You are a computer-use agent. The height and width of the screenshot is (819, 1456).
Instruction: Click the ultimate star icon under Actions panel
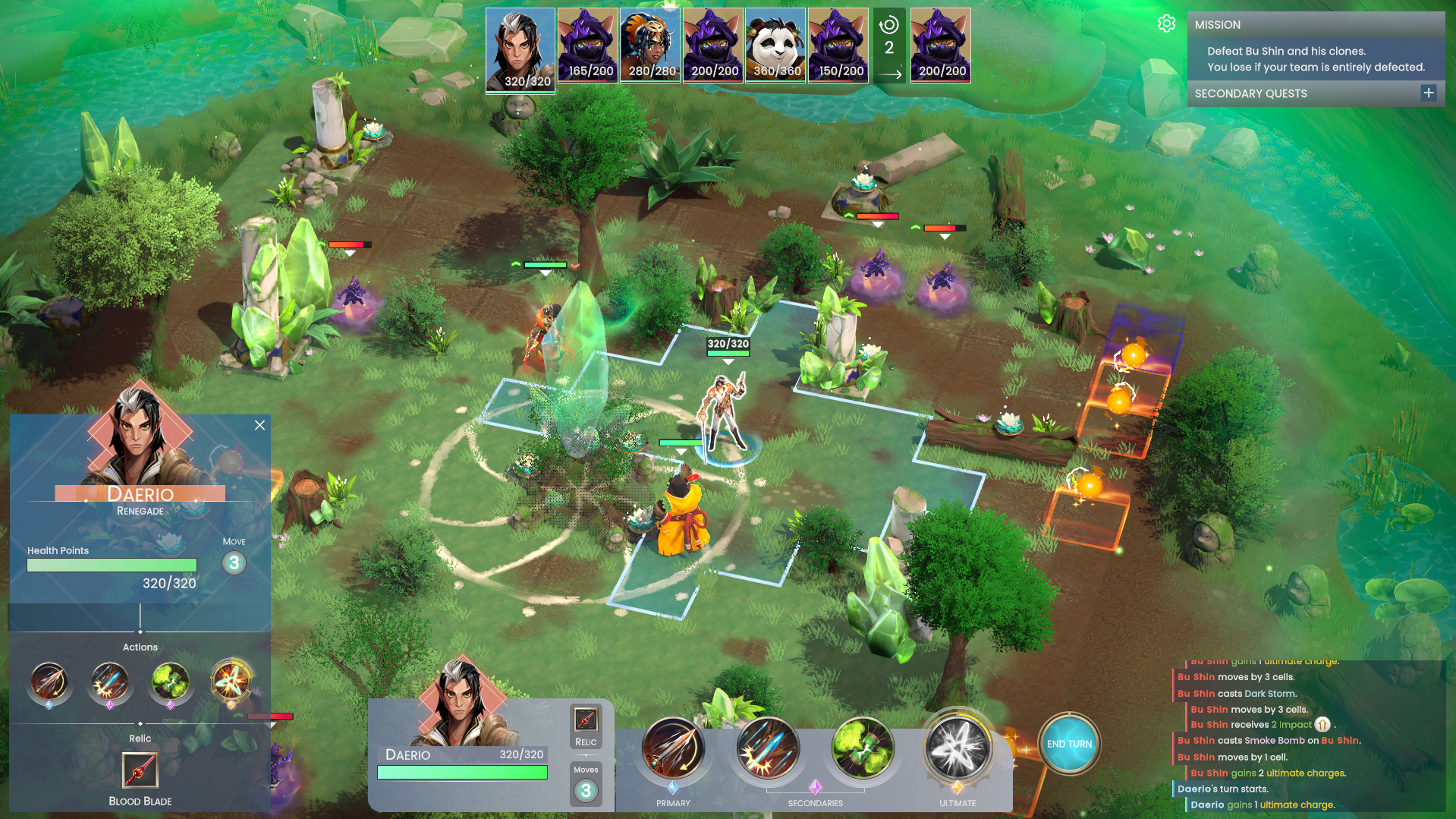click(x=231, y=681)
